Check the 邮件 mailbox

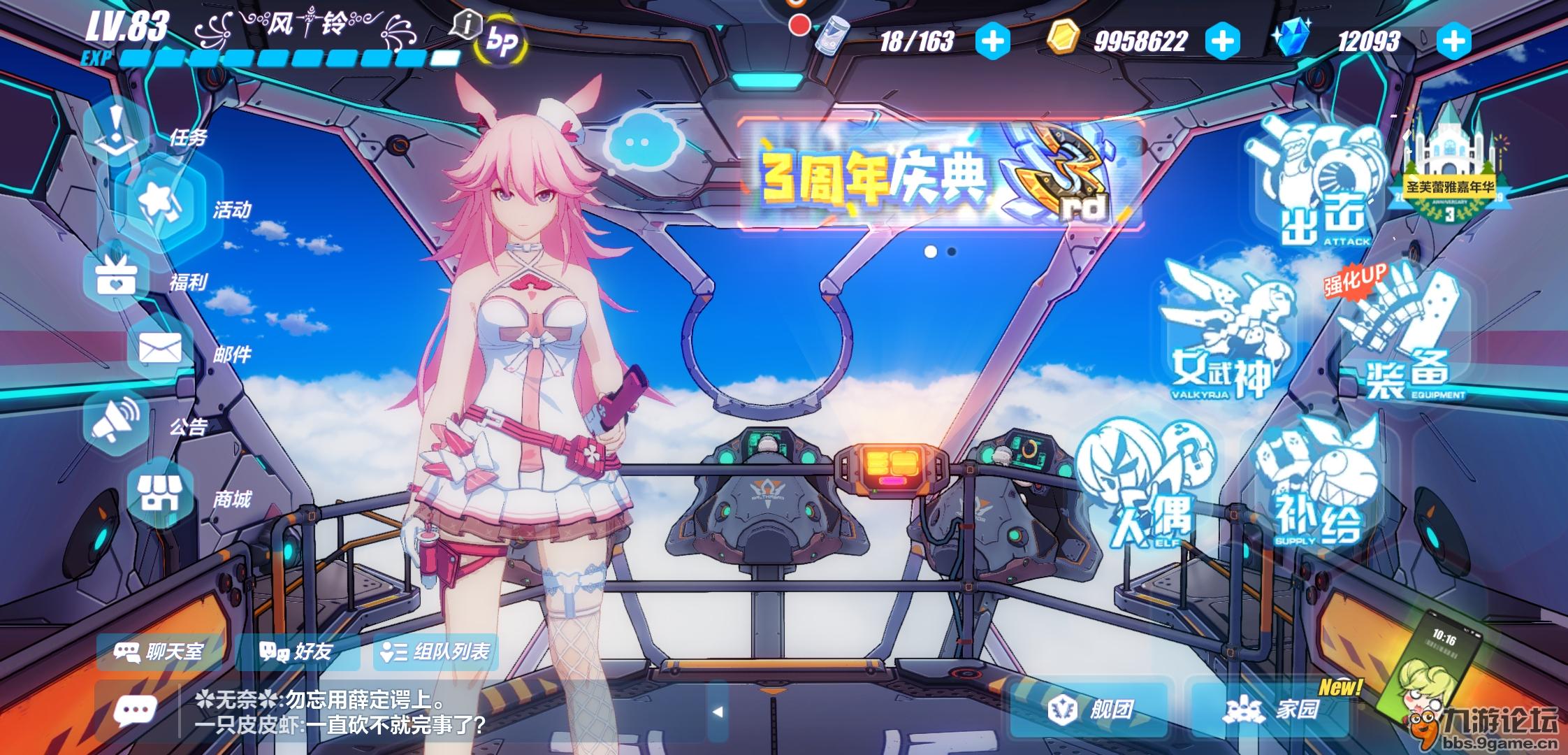tap(161, 348)
